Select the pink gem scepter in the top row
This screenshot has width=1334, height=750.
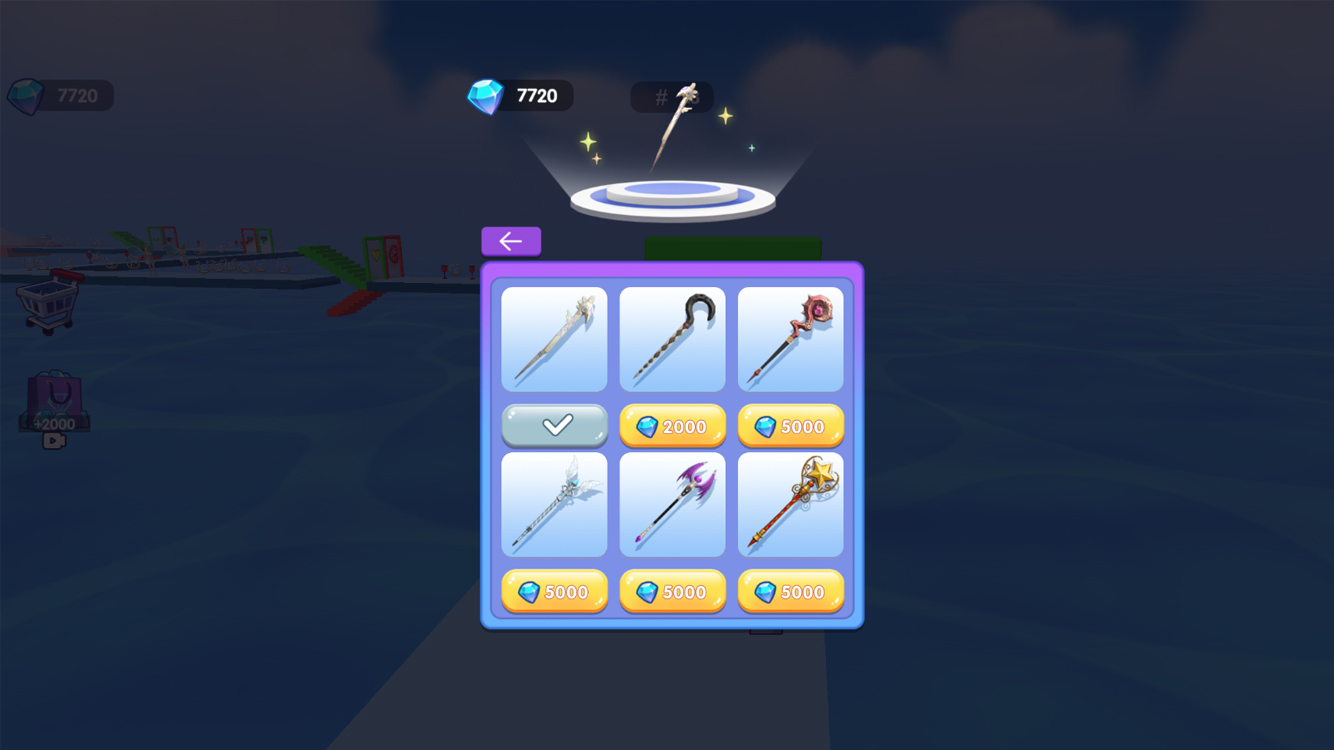pyautogui.click(x=790, y=338)
